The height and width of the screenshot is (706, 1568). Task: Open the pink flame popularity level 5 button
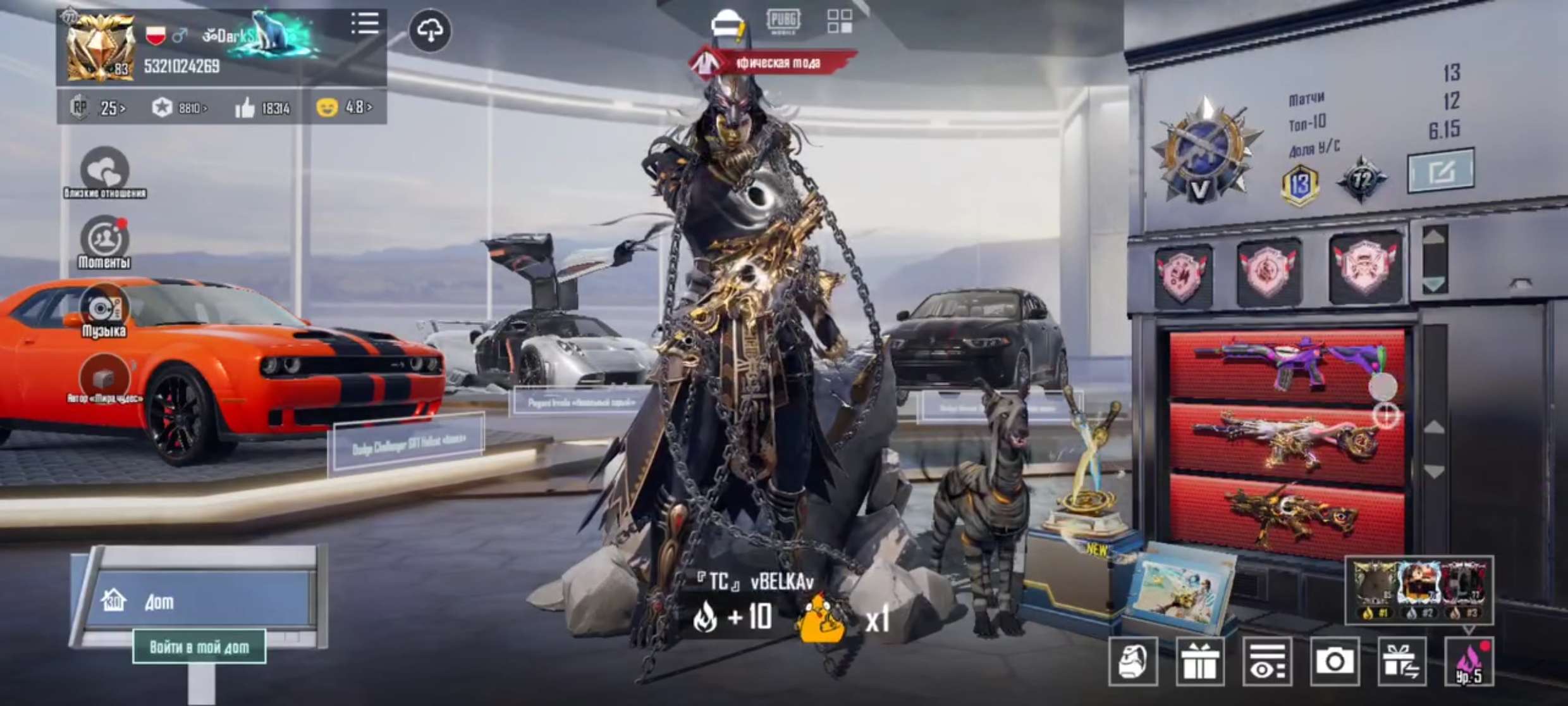1469,662
